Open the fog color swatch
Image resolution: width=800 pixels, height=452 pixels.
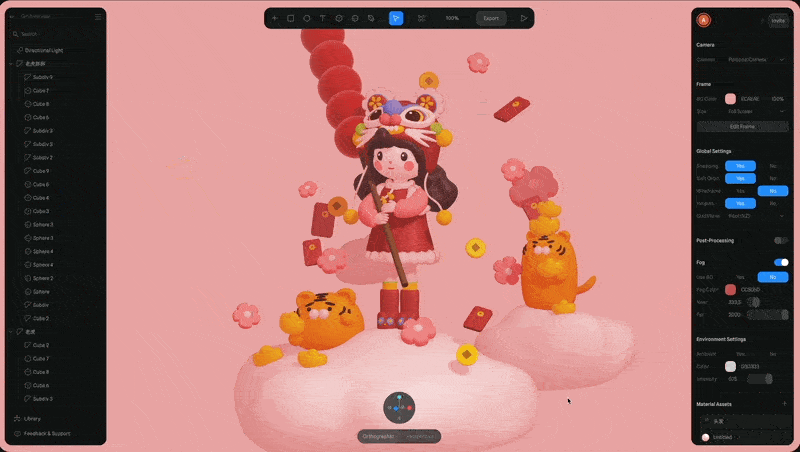731,289
